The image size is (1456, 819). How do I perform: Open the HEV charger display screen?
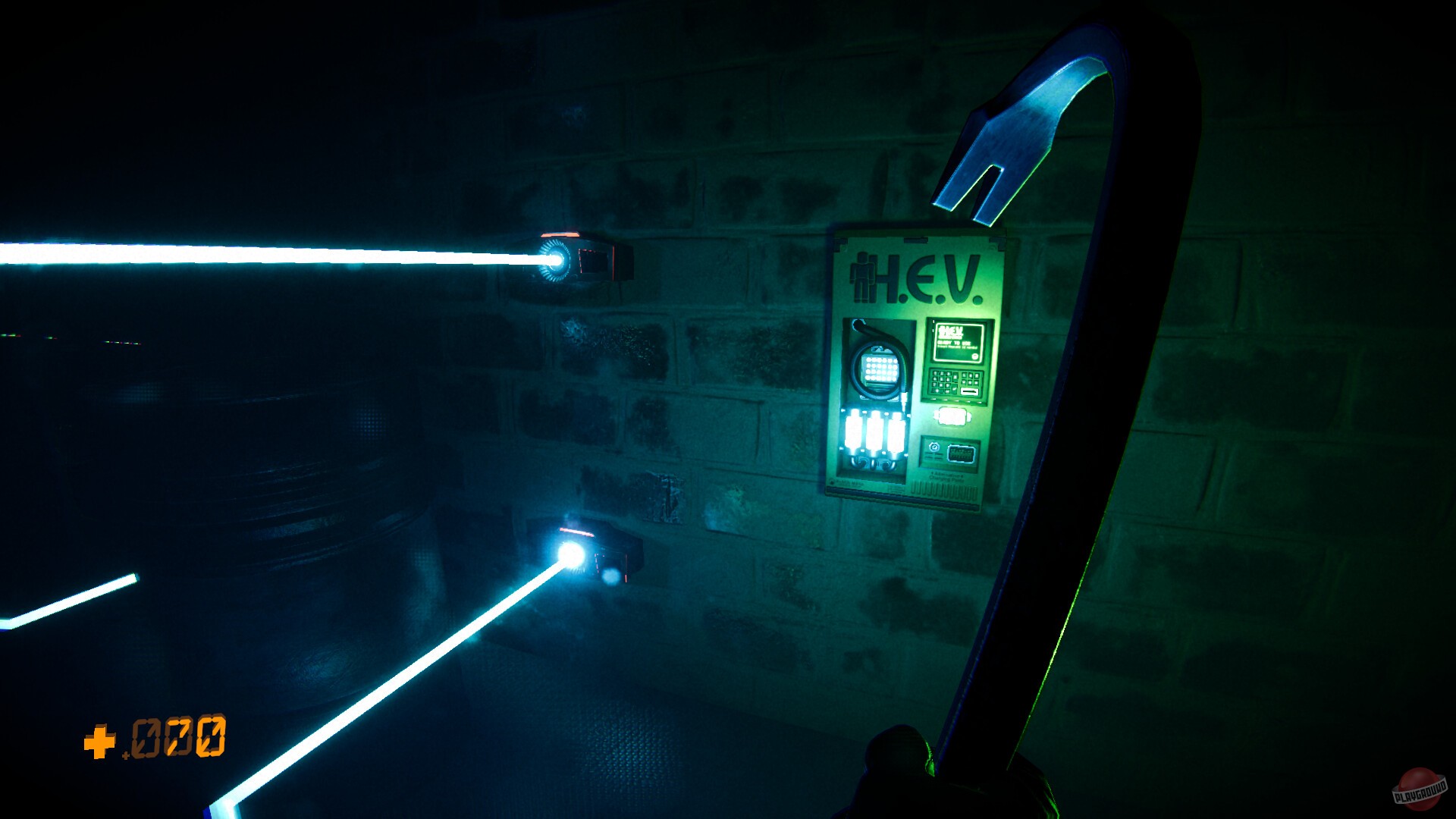pos(959,343)
